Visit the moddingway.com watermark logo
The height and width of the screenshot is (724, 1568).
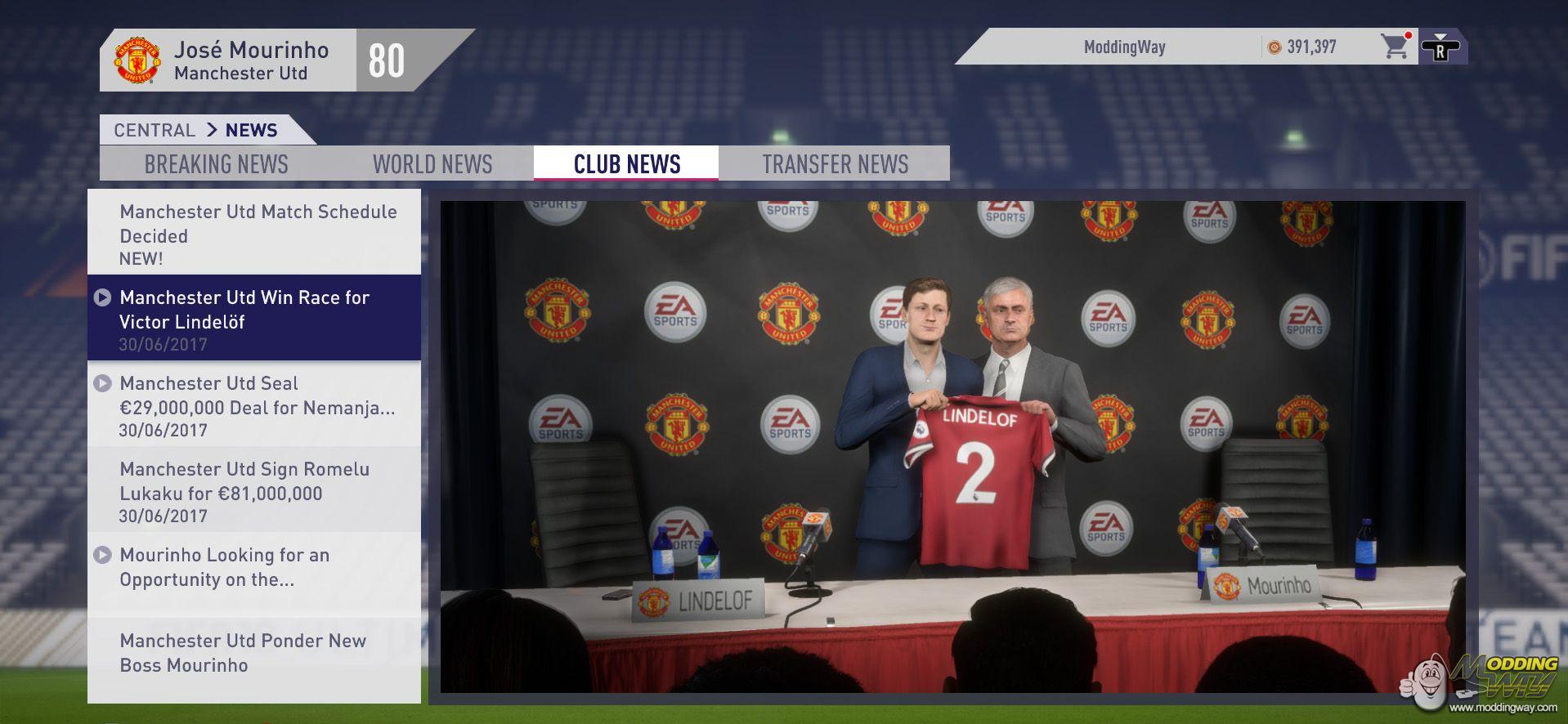[x=1484, y=682]
